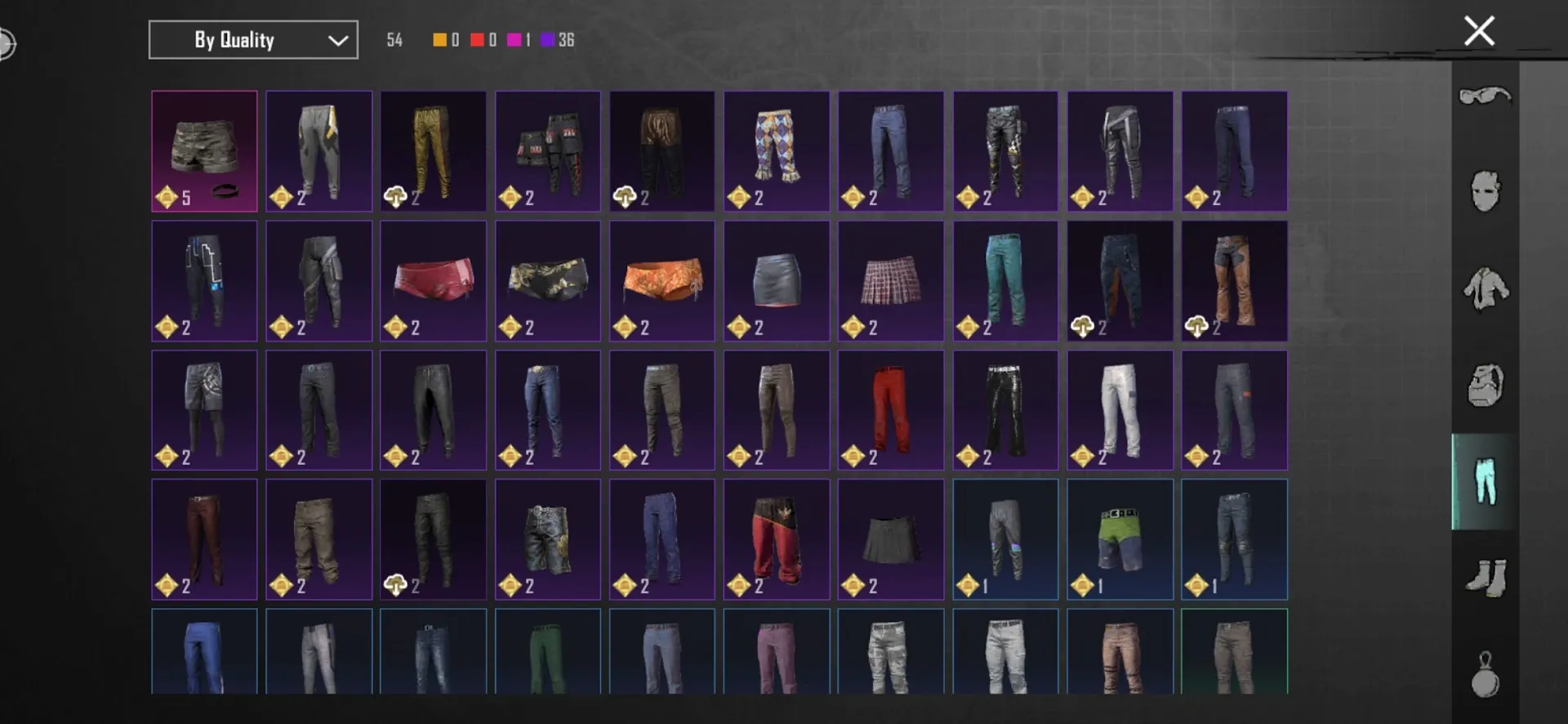The image size is (1568, 724).
Task: Select the green boxer shorts thumbnail
Action: point(1119,539)
